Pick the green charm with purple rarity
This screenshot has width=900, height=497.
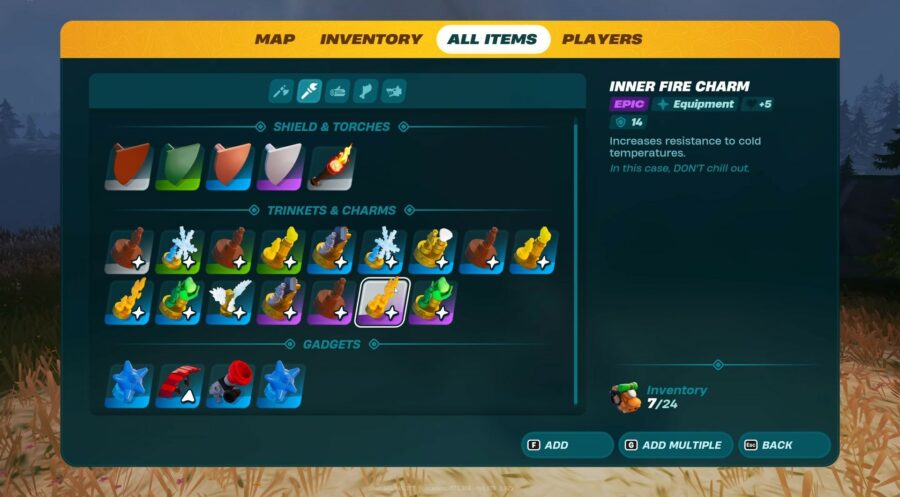point(432,301)
